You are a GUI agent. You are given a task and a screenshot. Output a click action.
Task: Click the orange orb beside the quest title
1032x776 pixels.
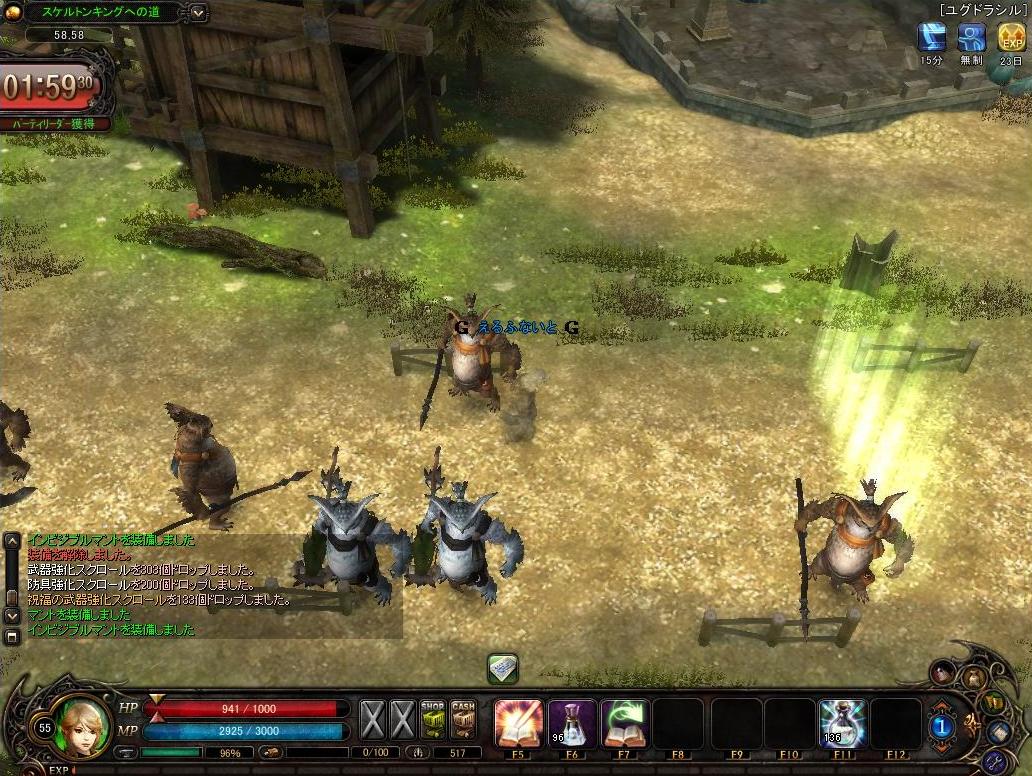(13, 13)
